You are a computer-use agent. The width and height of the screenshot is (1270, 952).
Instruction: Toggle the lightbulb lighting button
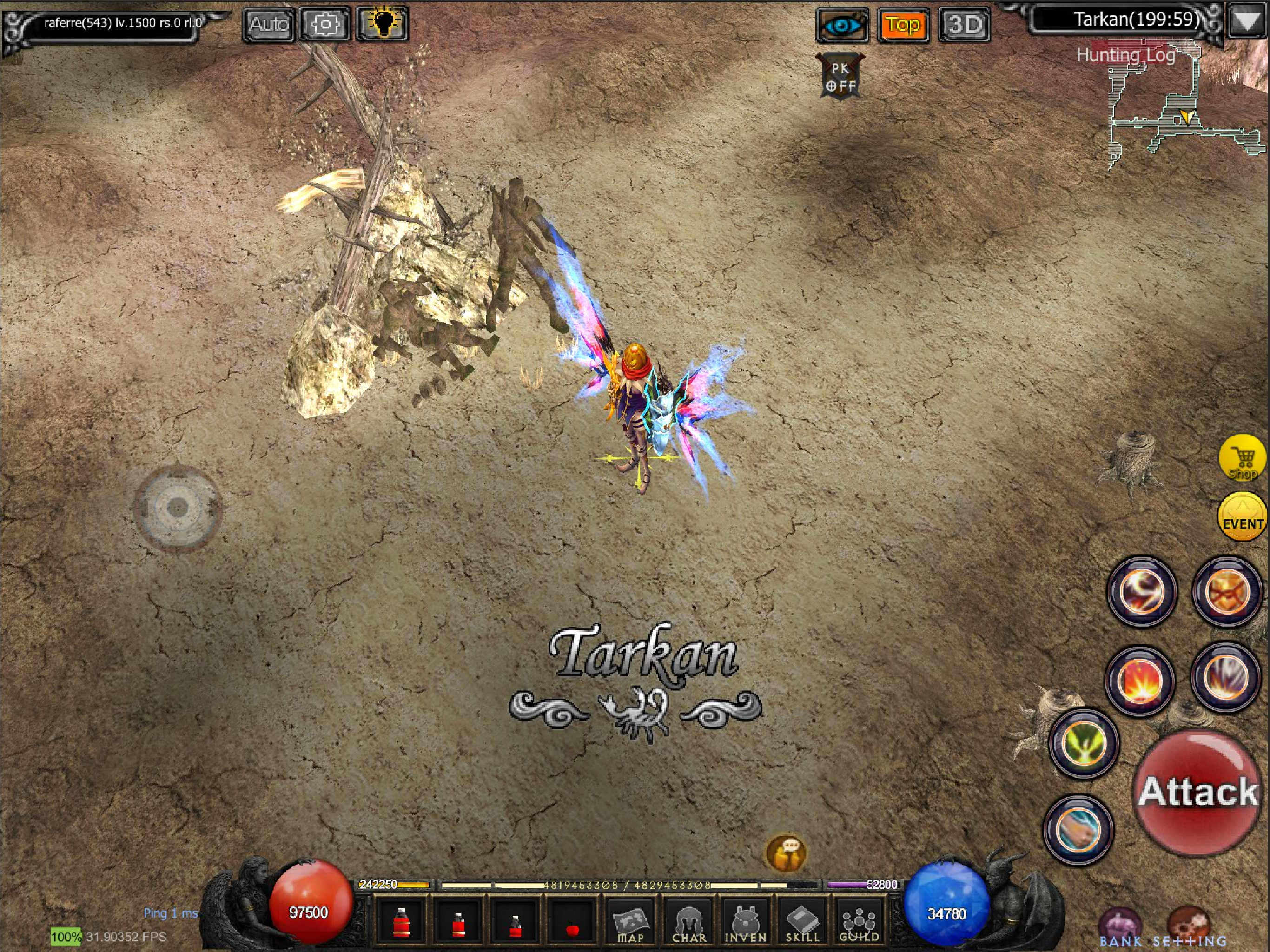(x=383, y=24)
